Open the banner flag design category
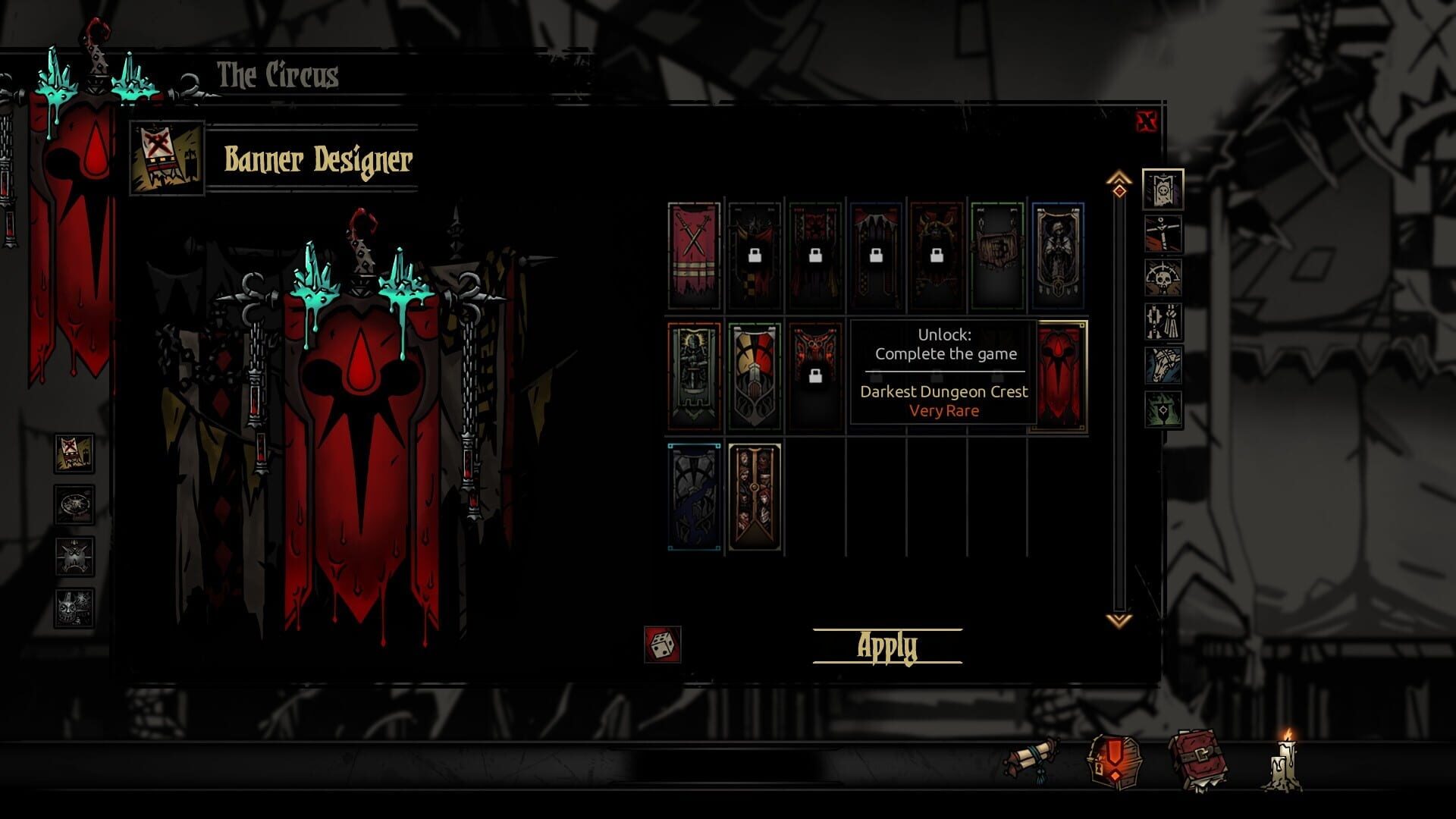This screenshot has height=819, width=1456. pos(1163,191)
